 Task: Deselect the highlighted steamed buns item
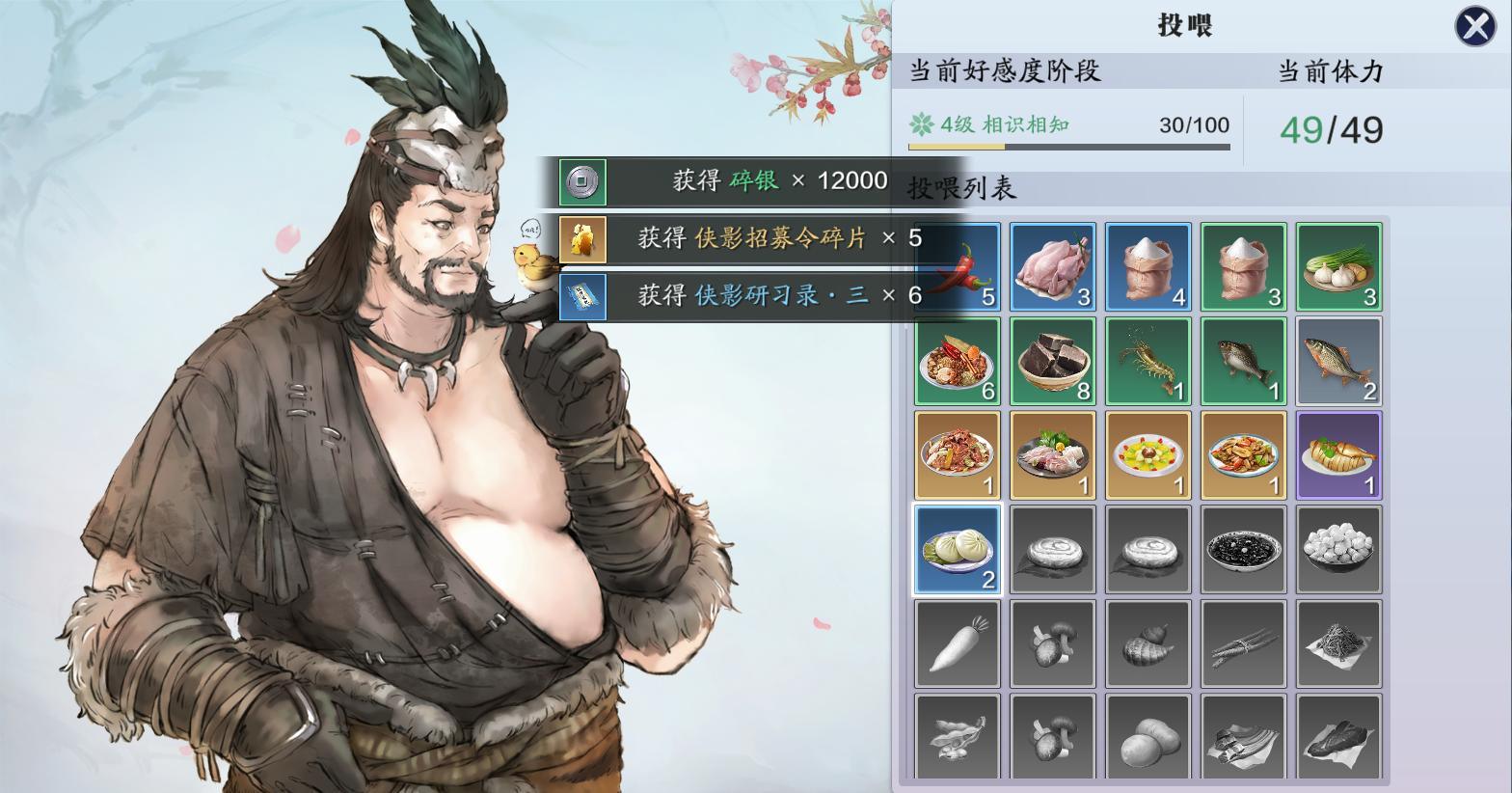(958, 549)
